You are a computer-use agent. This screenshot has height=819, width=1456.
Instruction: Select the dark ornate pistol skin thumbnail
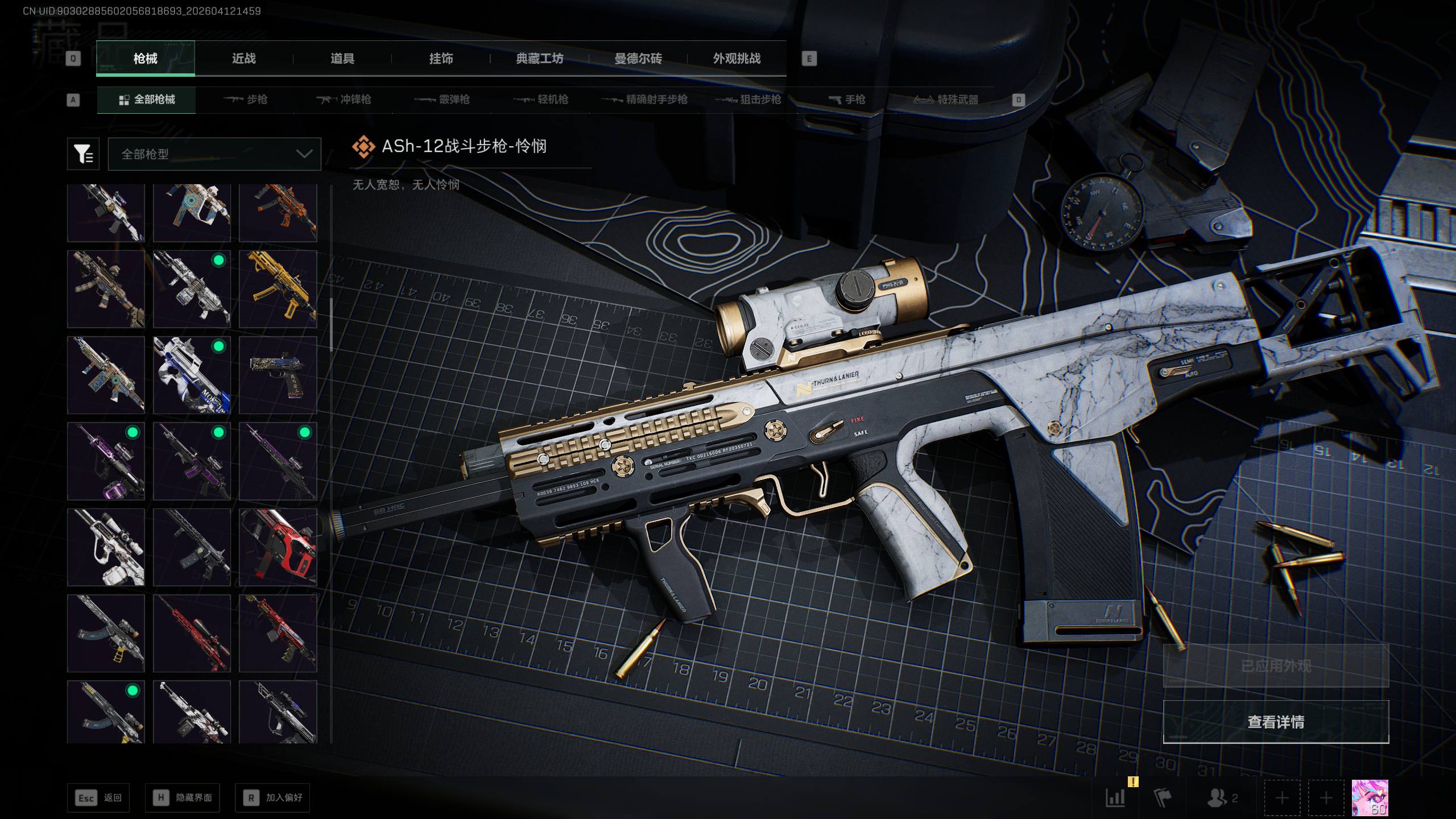click(278, 375)
